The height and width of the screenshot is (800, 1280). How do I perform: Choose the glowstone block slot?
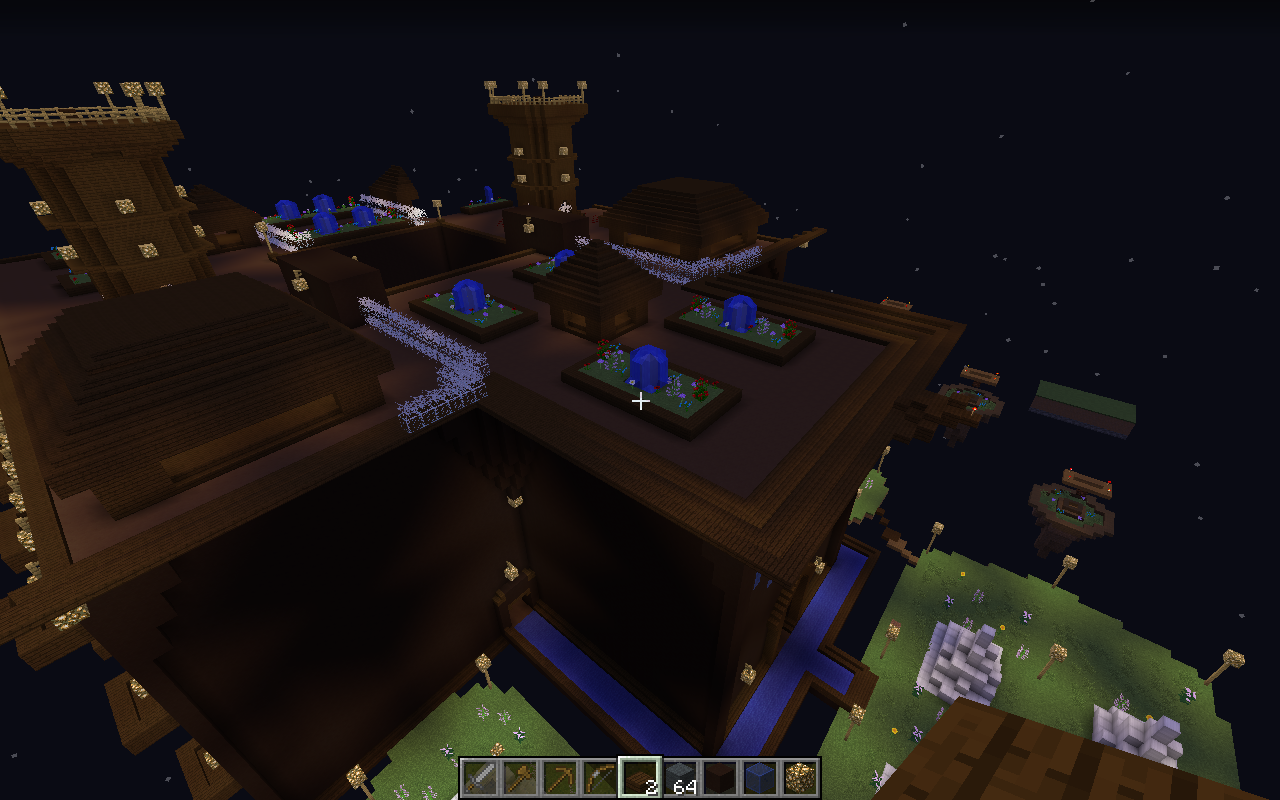coord(800,777)
